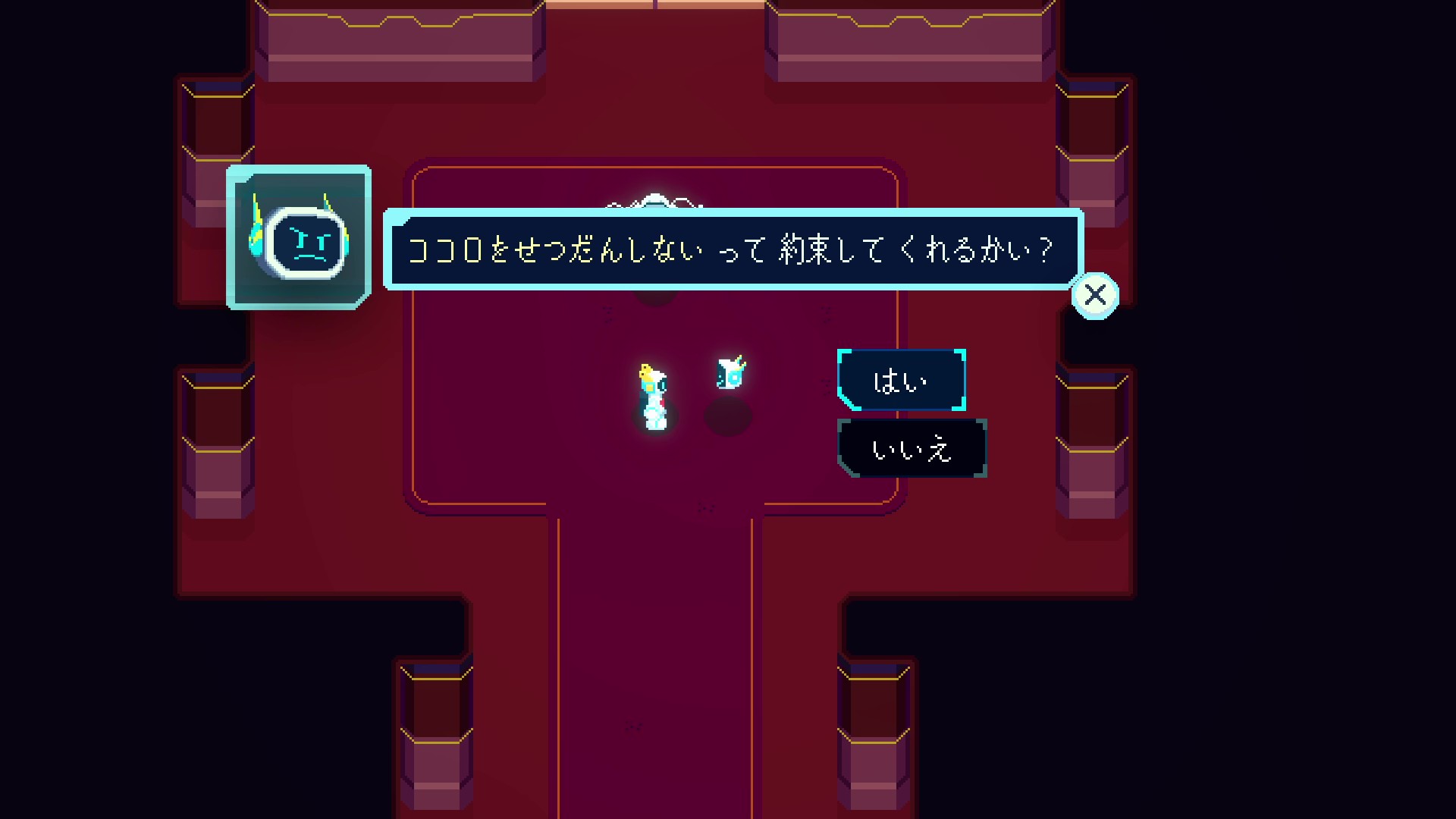The width and height of the screenshot is (1456, 819).
Task: Click the dialogue text about ココロ promise
Action: coord(728,249)
